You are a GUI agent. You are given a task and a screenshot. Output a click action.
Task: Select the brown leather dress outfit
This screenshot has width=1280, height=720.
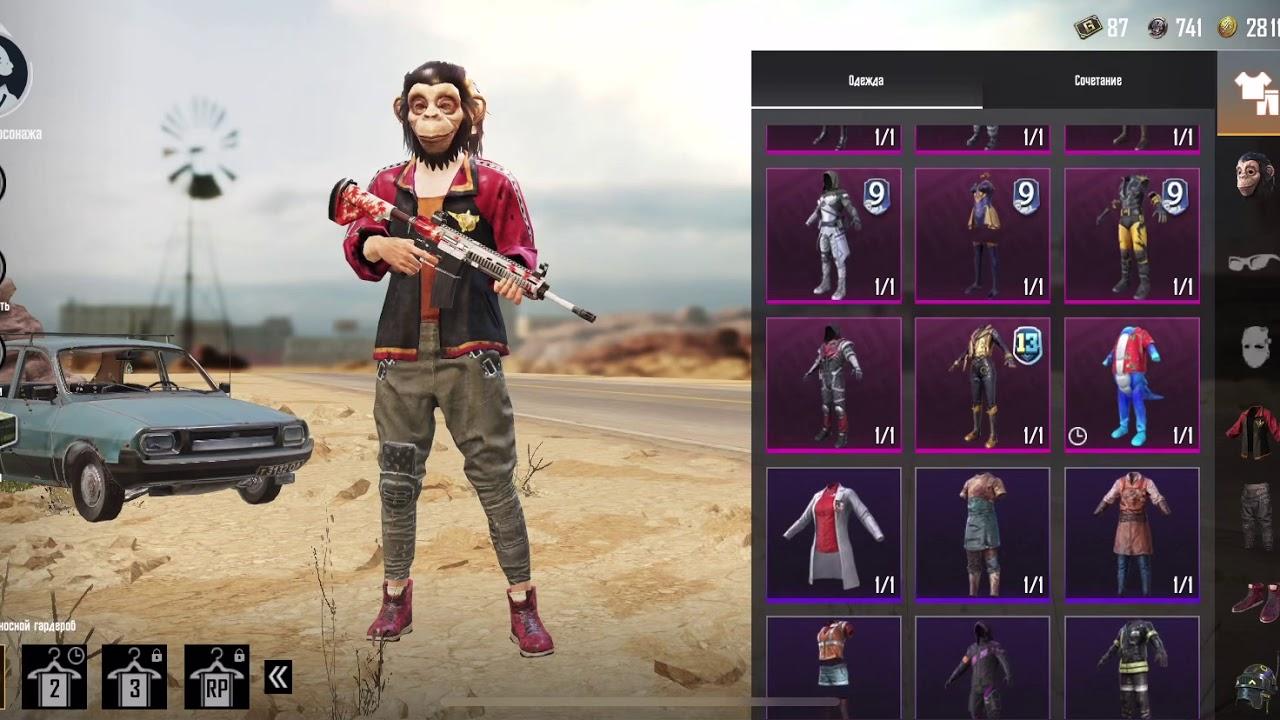(1131, 535)
